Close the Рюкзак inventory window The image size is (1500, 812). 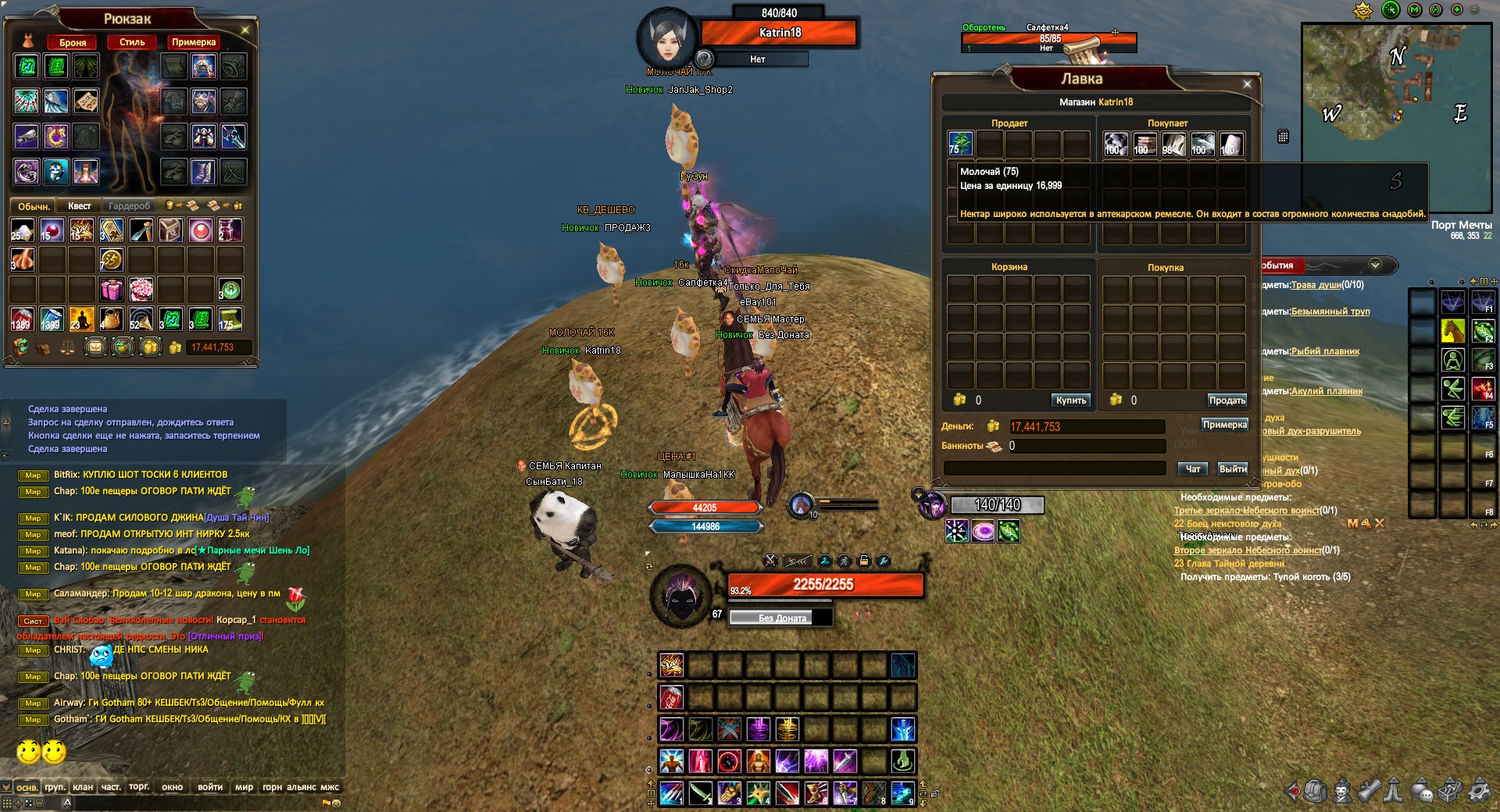pyautogui.click(x=245, y=30)
